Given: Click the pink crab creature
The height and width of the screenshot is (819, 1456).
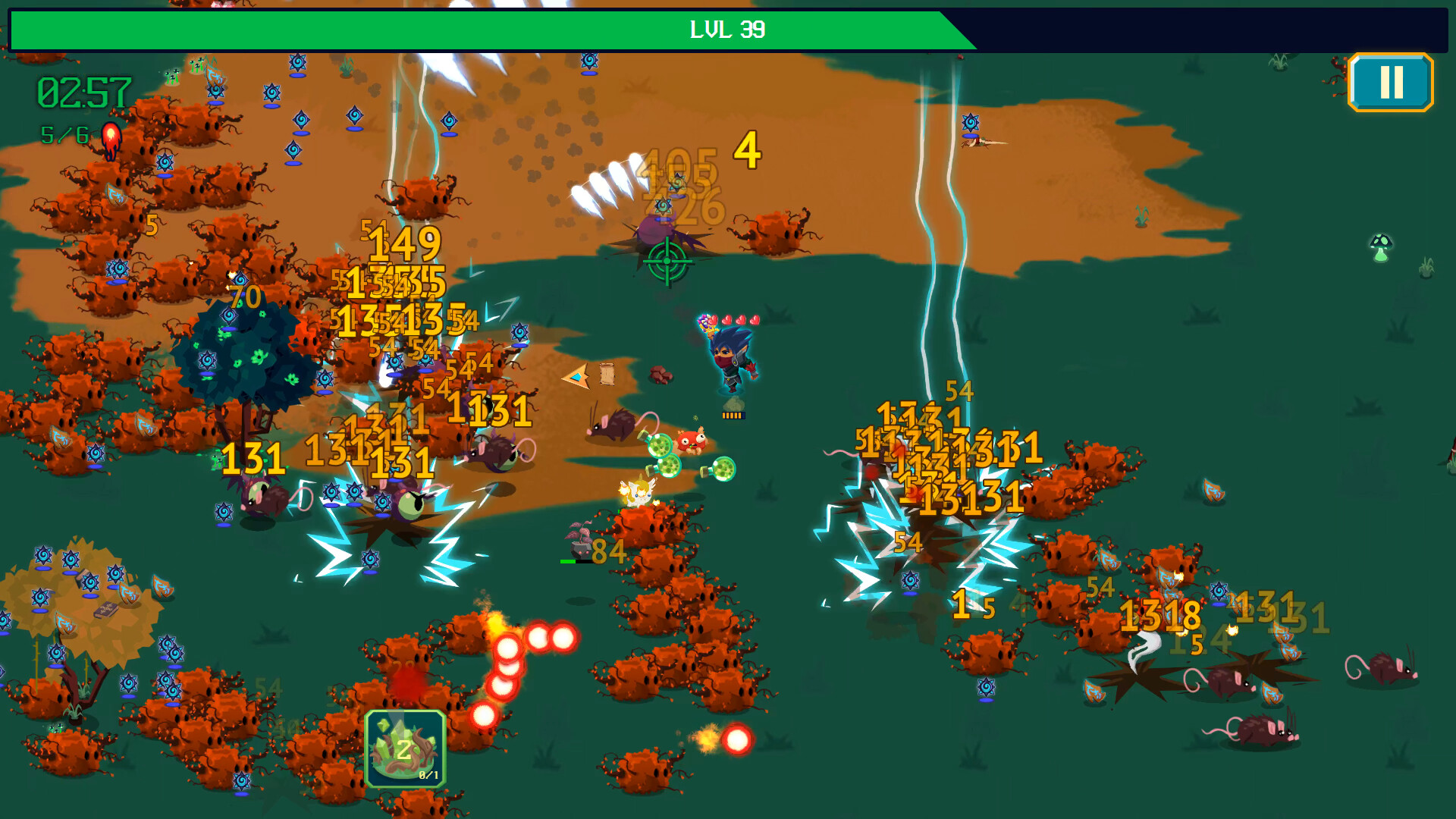Looking at the screenshot, I should (692, 442).
